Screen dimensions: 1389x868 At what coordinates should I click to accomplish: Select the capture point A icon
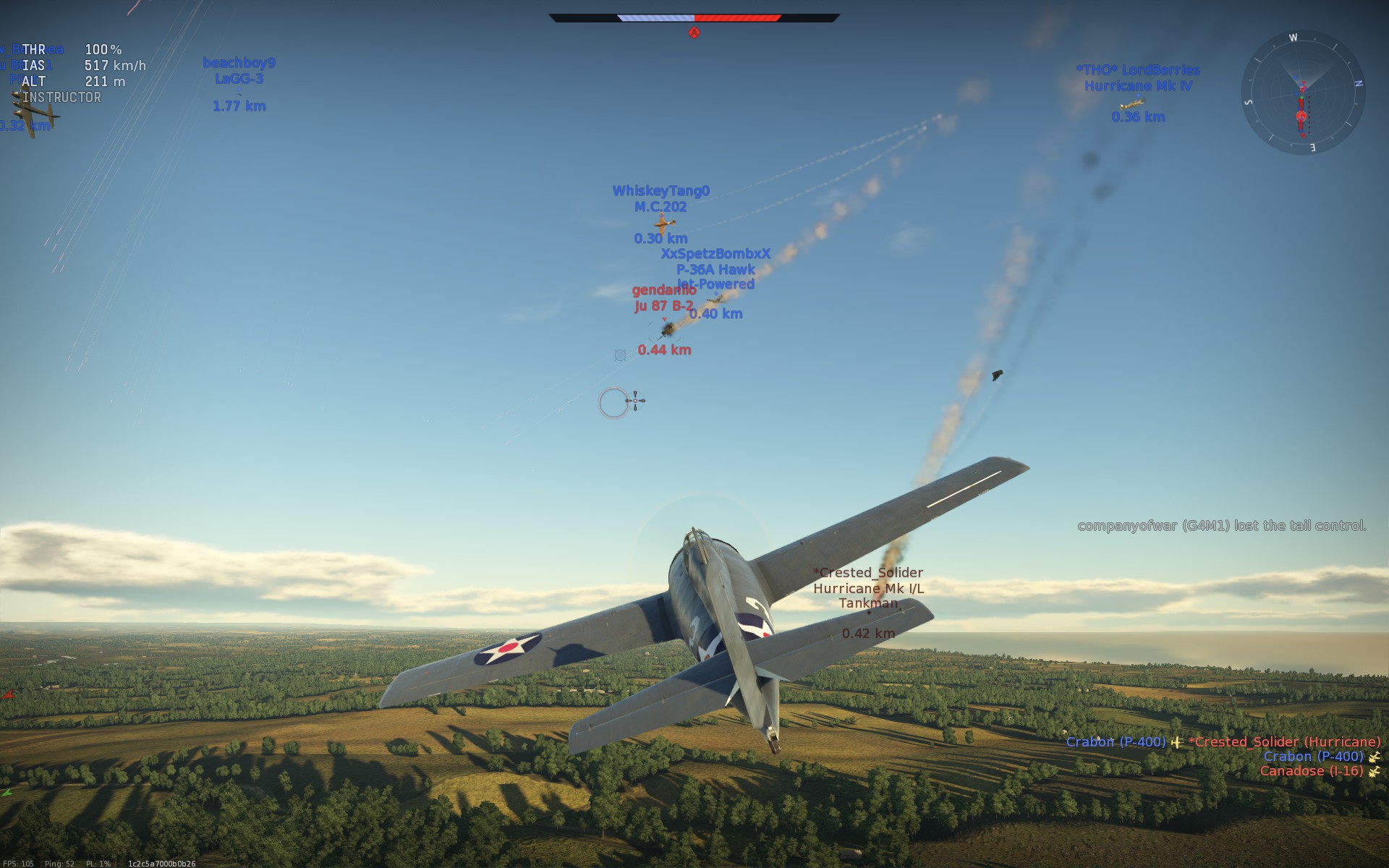694,33
